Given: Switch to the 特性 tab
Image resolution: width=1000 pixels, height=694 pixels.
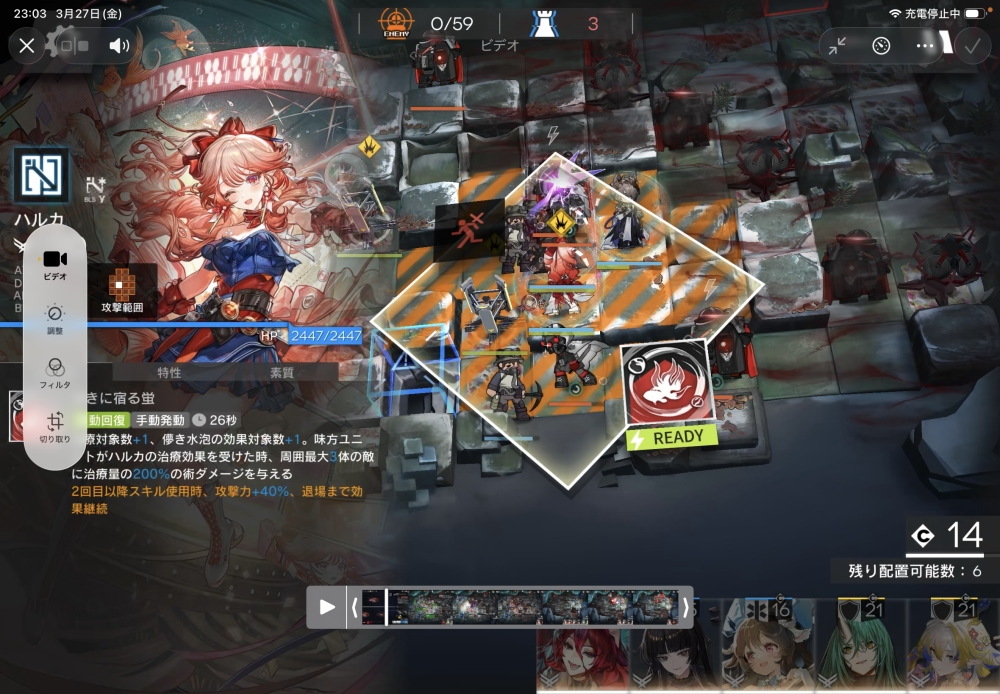Looking at the screenshot, I should [169, 372].
